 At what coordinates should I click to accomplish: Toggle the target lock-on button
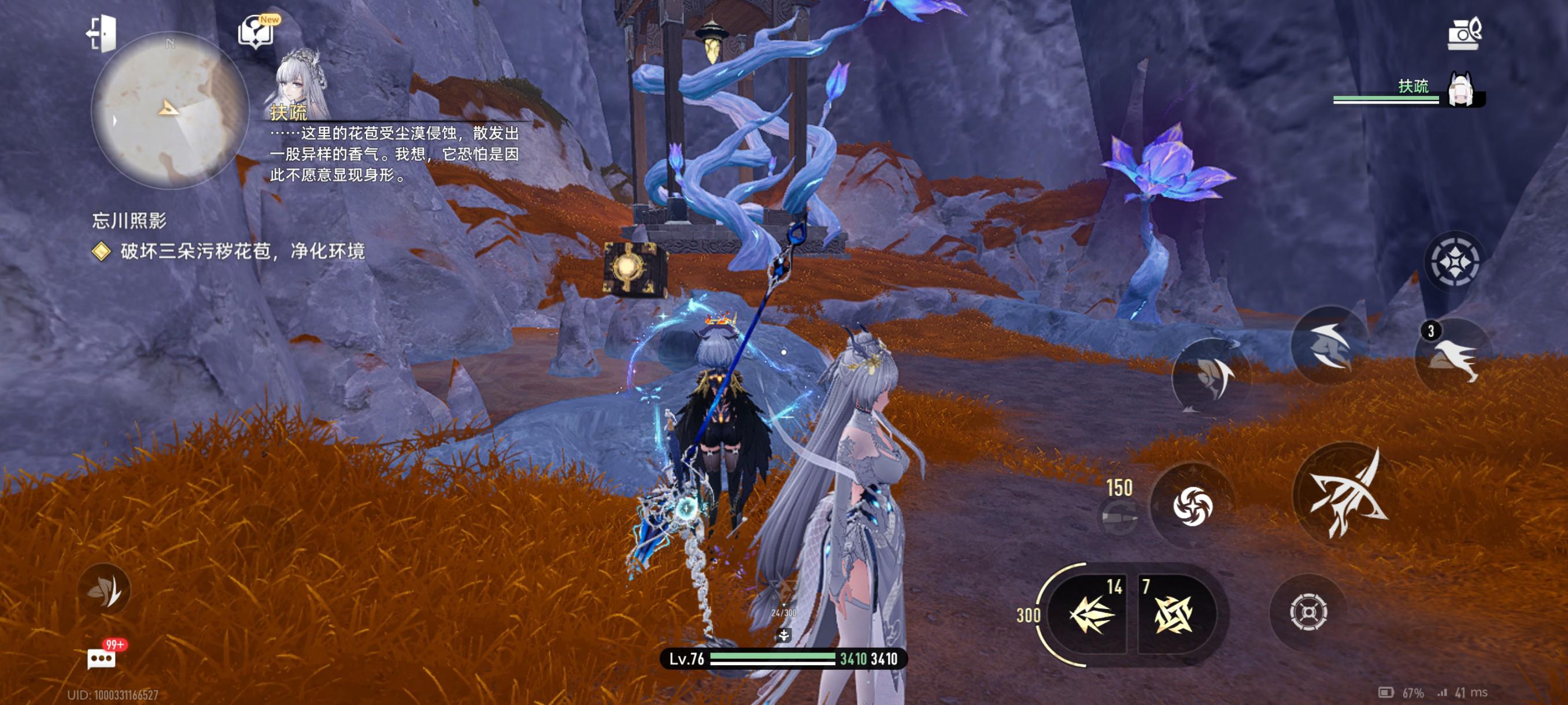coord(1307,611)
